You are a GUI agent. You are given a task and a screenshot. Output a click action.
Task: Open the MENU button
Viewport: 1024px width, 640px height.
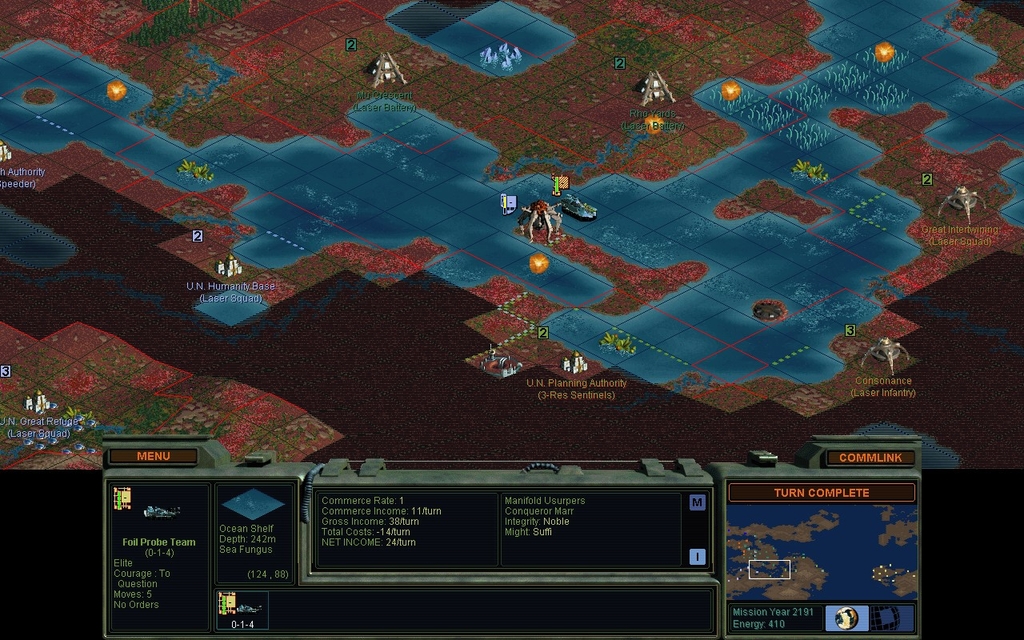(x=153, y=456)
